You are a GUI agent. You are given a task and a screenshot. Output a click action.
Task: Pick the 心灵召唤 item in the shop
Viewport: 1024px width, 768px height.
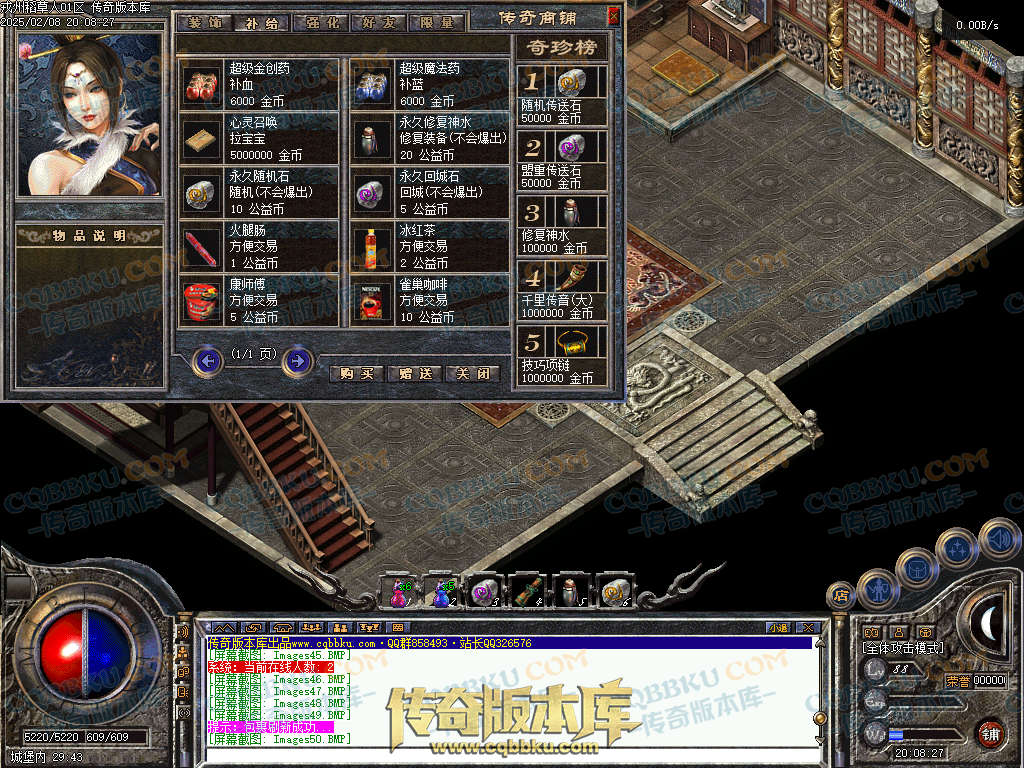coord(204,138)
